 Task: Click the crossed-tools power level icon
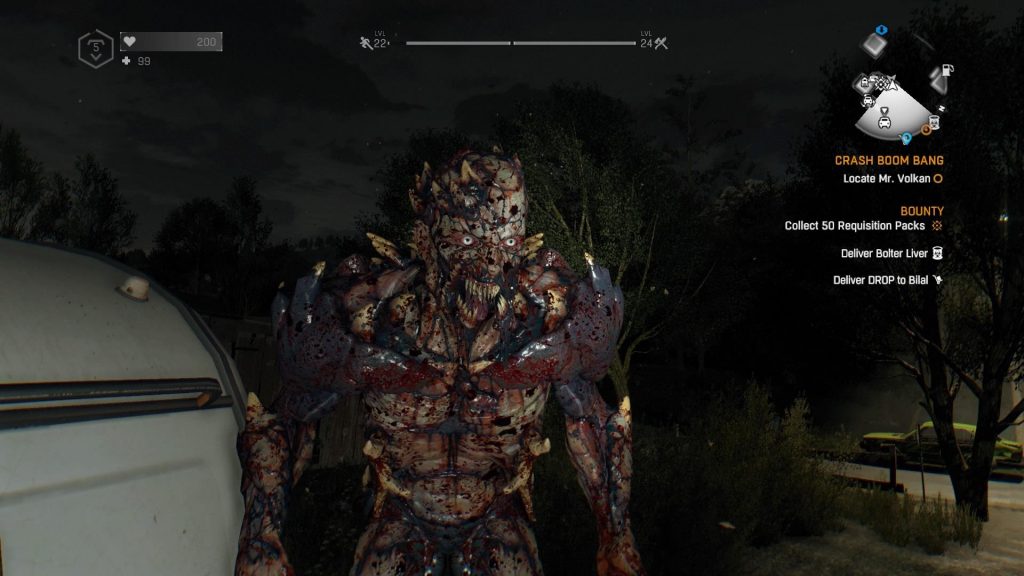click(660, 43)
